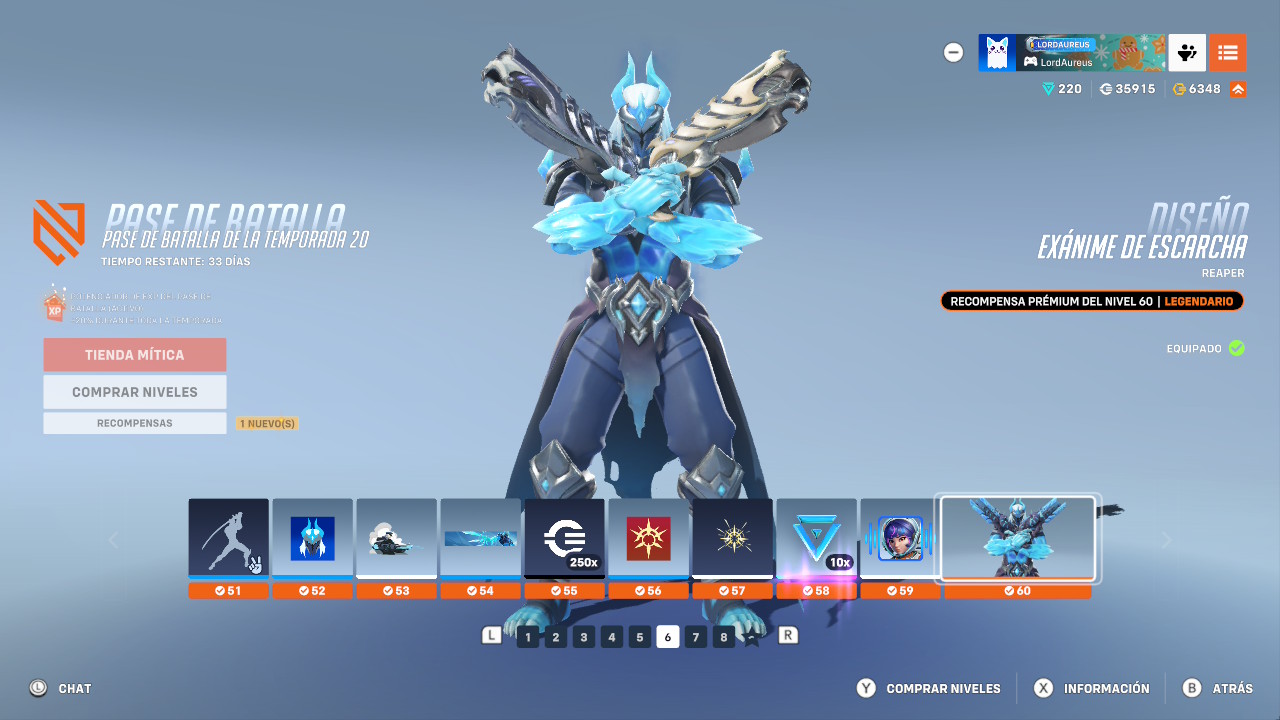This screenshot has width=1280, height=720.
Task: Select the level 59 voice line reward
Action: point(900,538)
